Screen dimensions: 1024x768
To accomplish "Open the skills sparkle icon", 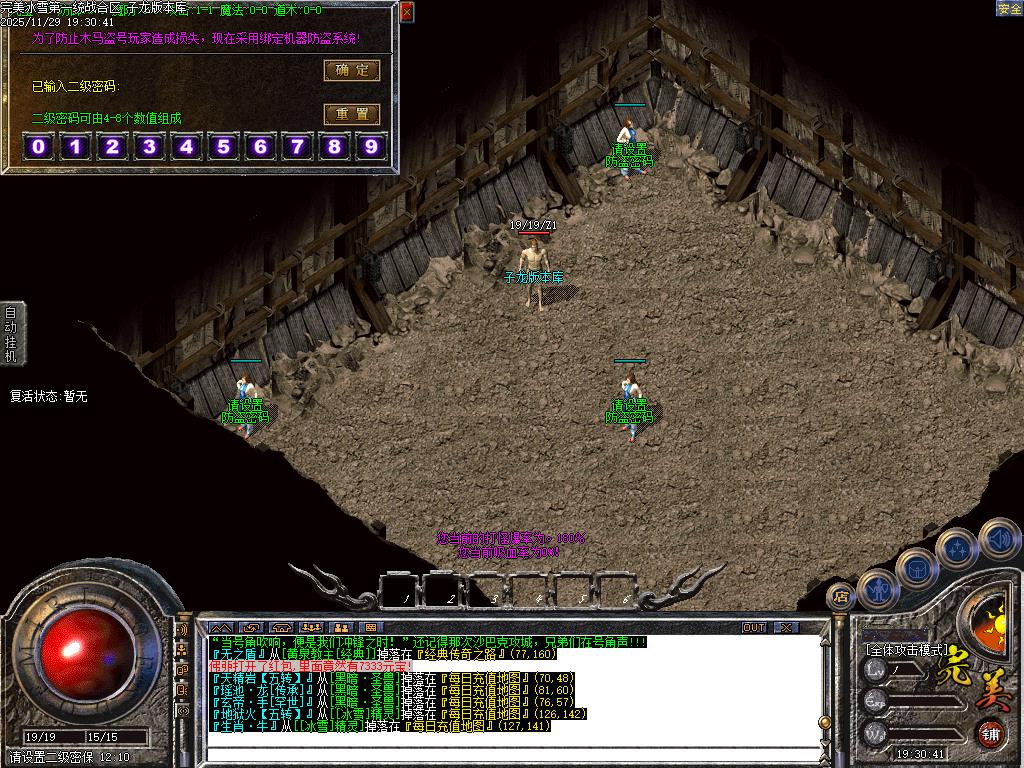I will (x=957, y=548).
